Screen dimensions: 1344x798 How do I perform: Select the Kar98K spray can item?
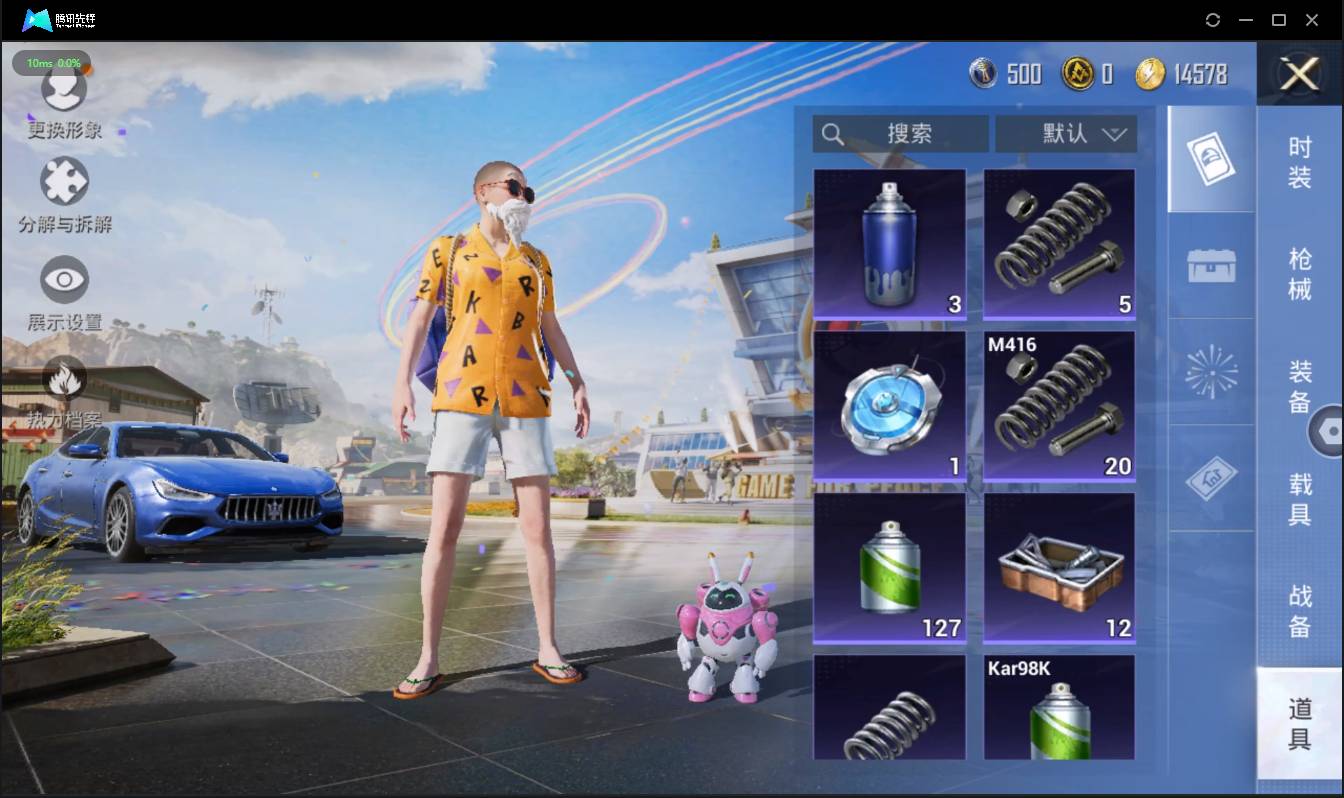(x=1059, y=708)
